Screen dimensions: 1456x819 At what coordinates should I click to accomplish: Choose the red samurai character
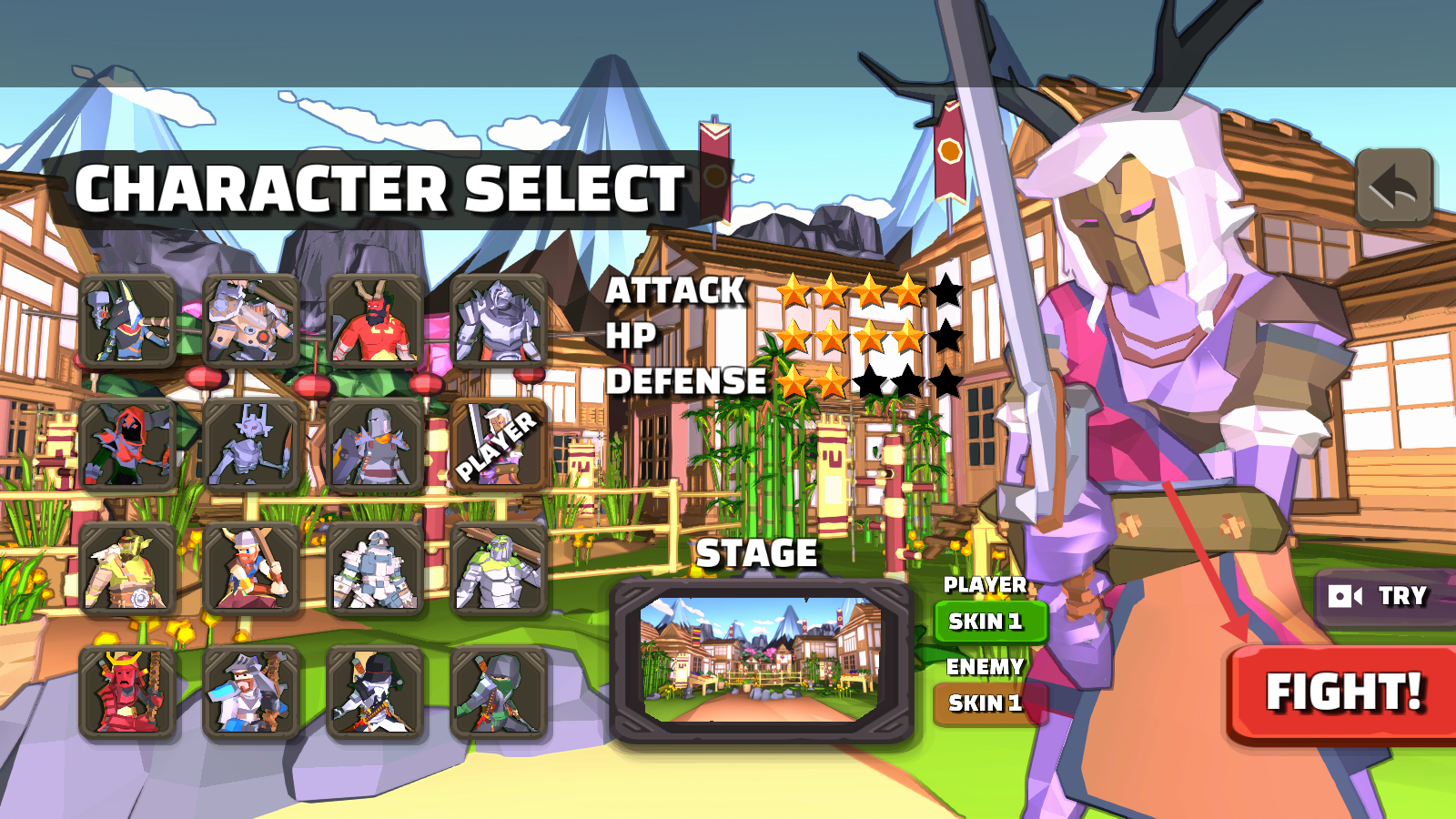(127, 693)
